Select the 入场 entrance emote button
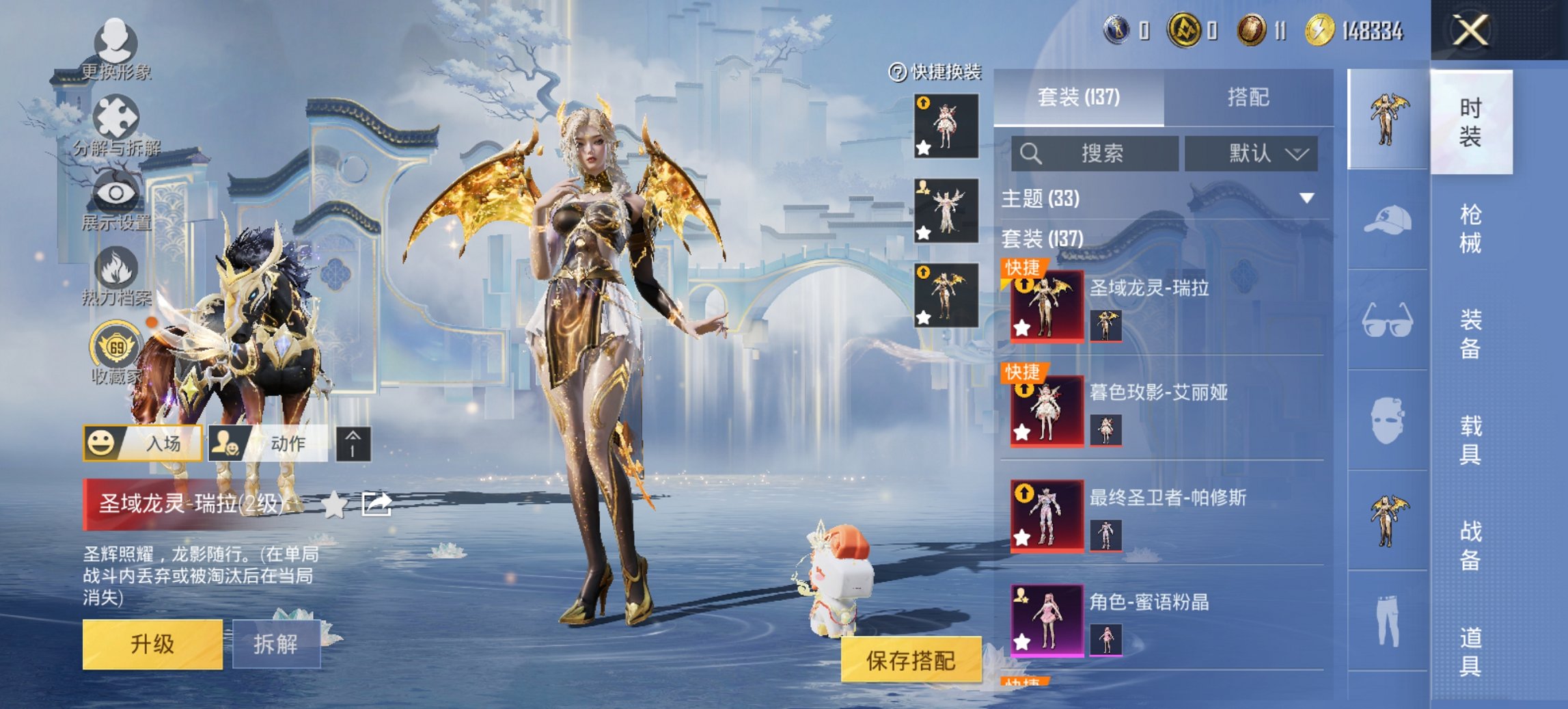This screenshot has width=1568, height=709. pyautogui.click(x=143, y=443)
